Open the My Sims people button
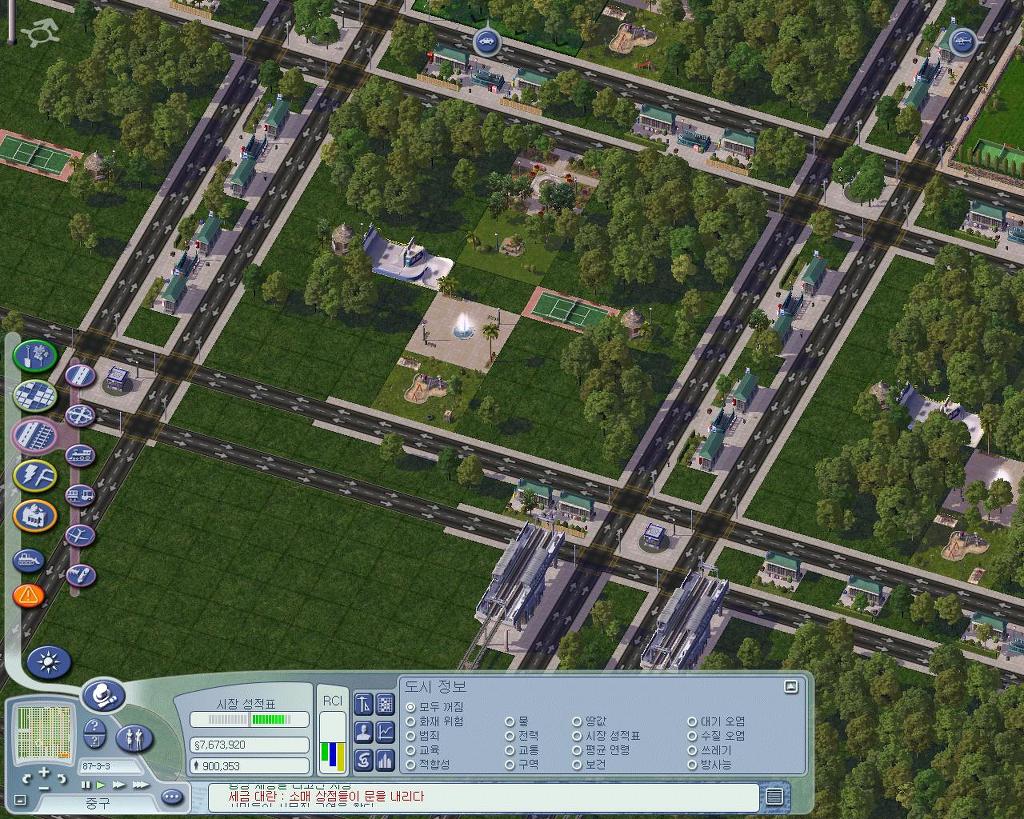The height and width of the screenshot is (819, 1024). coord(134,738)
